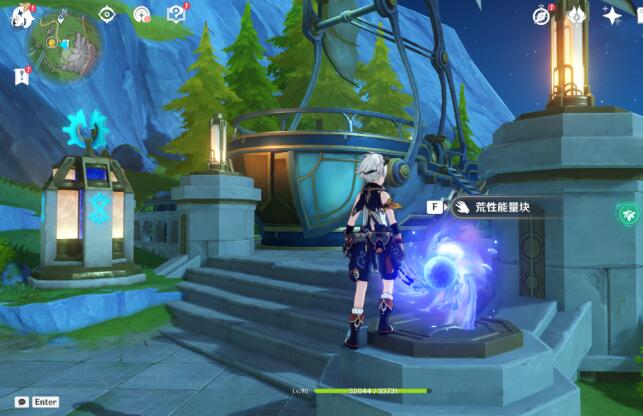The width and height of the screenshot is (643, 416).
Task: Open the Paimon main menu
Action: pos(22,16)
